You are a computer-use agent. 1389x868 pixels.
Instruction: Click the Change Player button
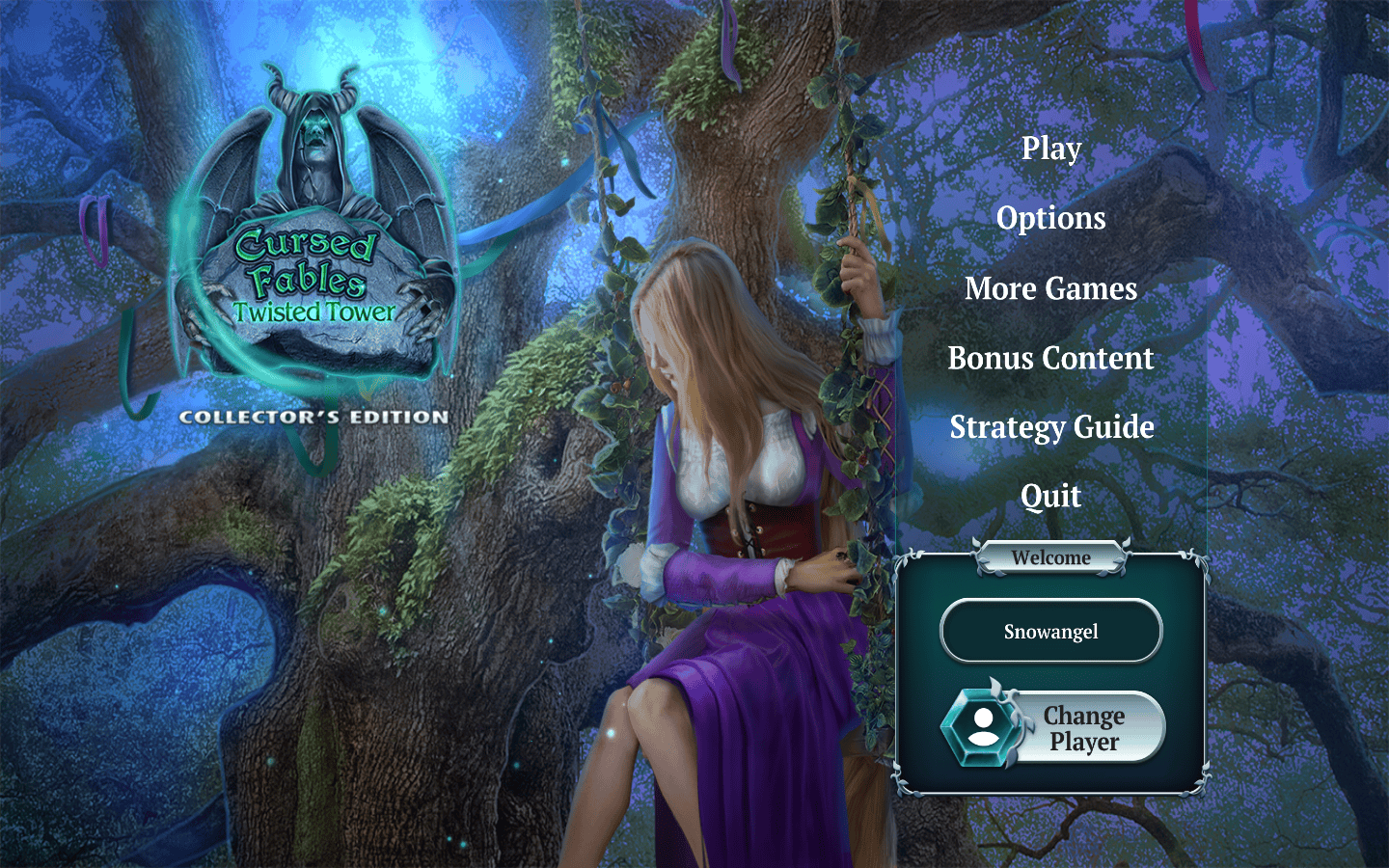point(1055,728)
